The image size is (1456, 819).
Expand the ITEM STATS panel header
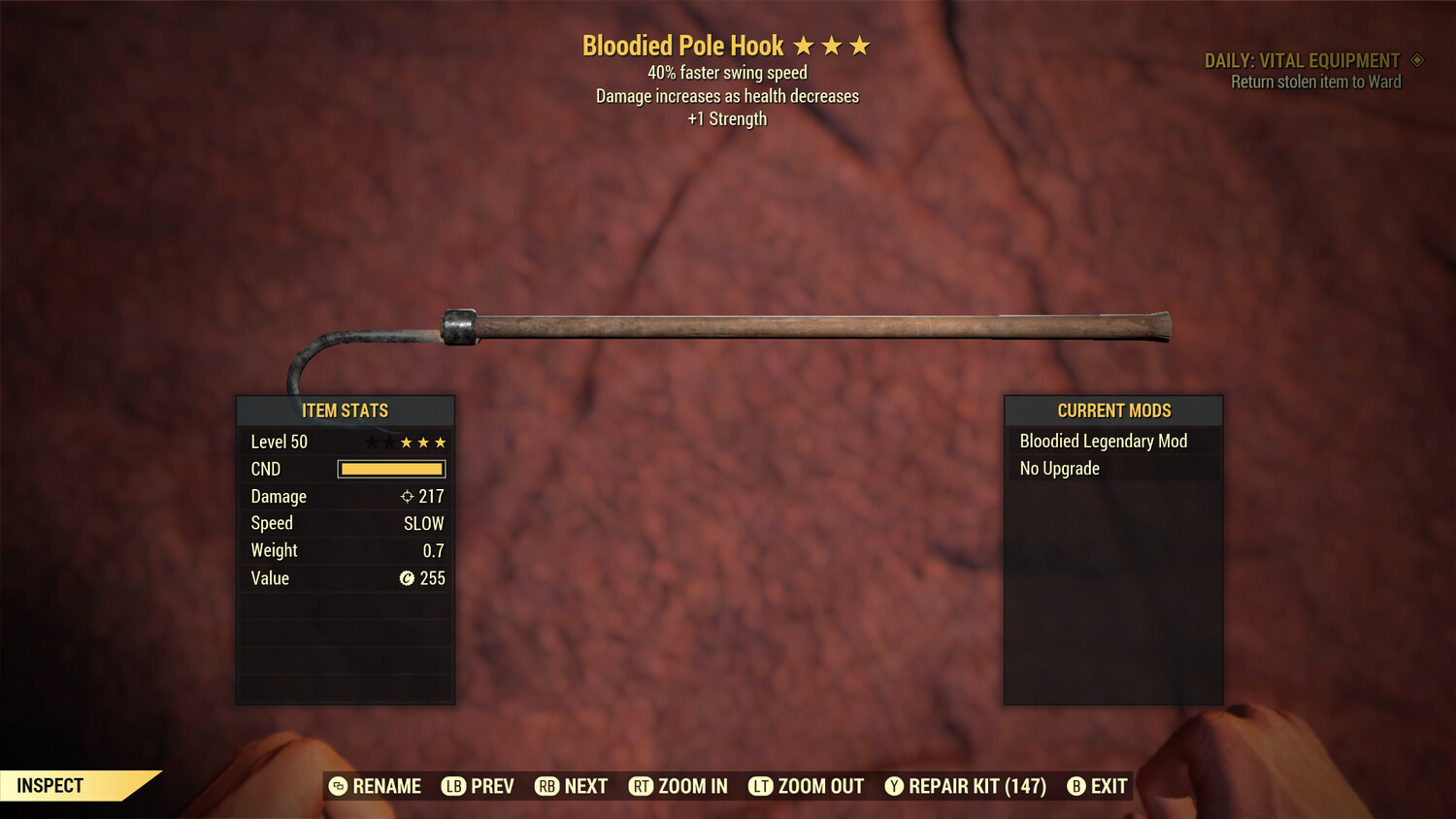click(x=346, y=410)
